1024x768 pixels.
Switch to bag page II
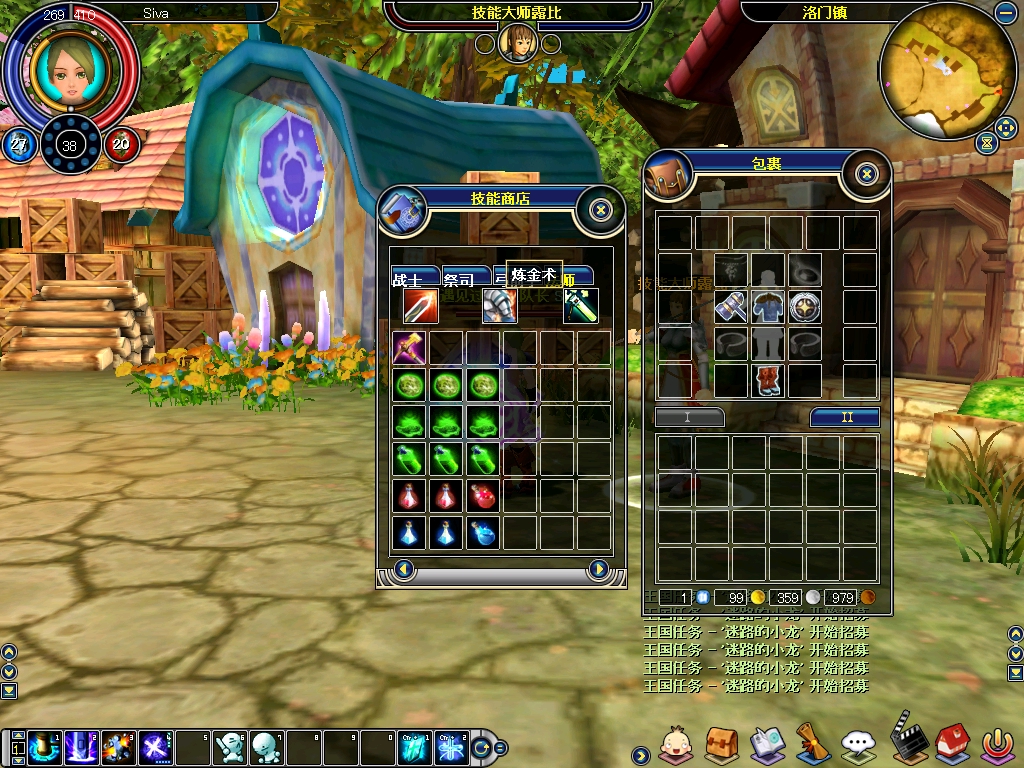pyautogui.click(x=845, y=417)
